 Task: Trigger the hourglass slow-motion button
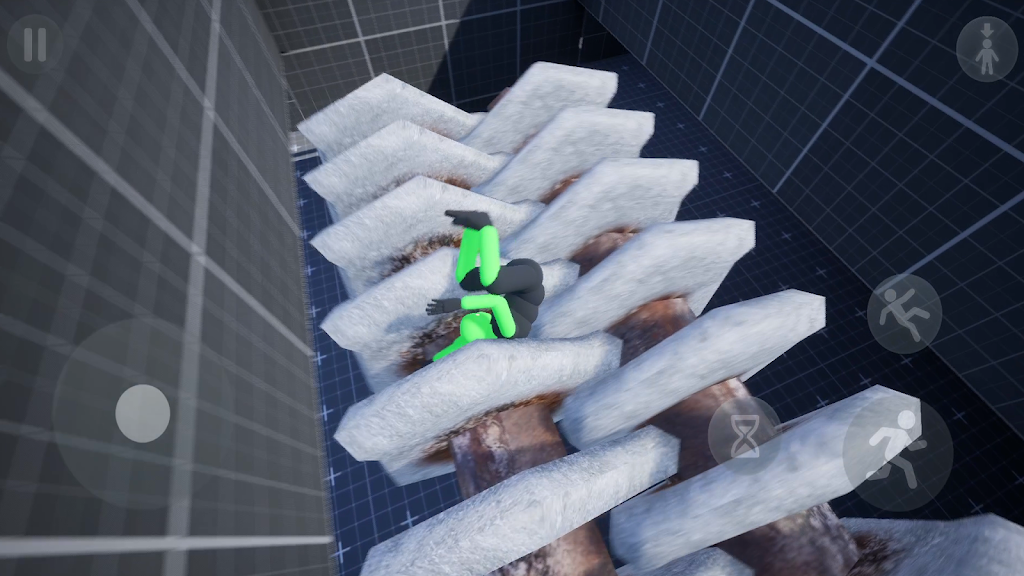744,435
